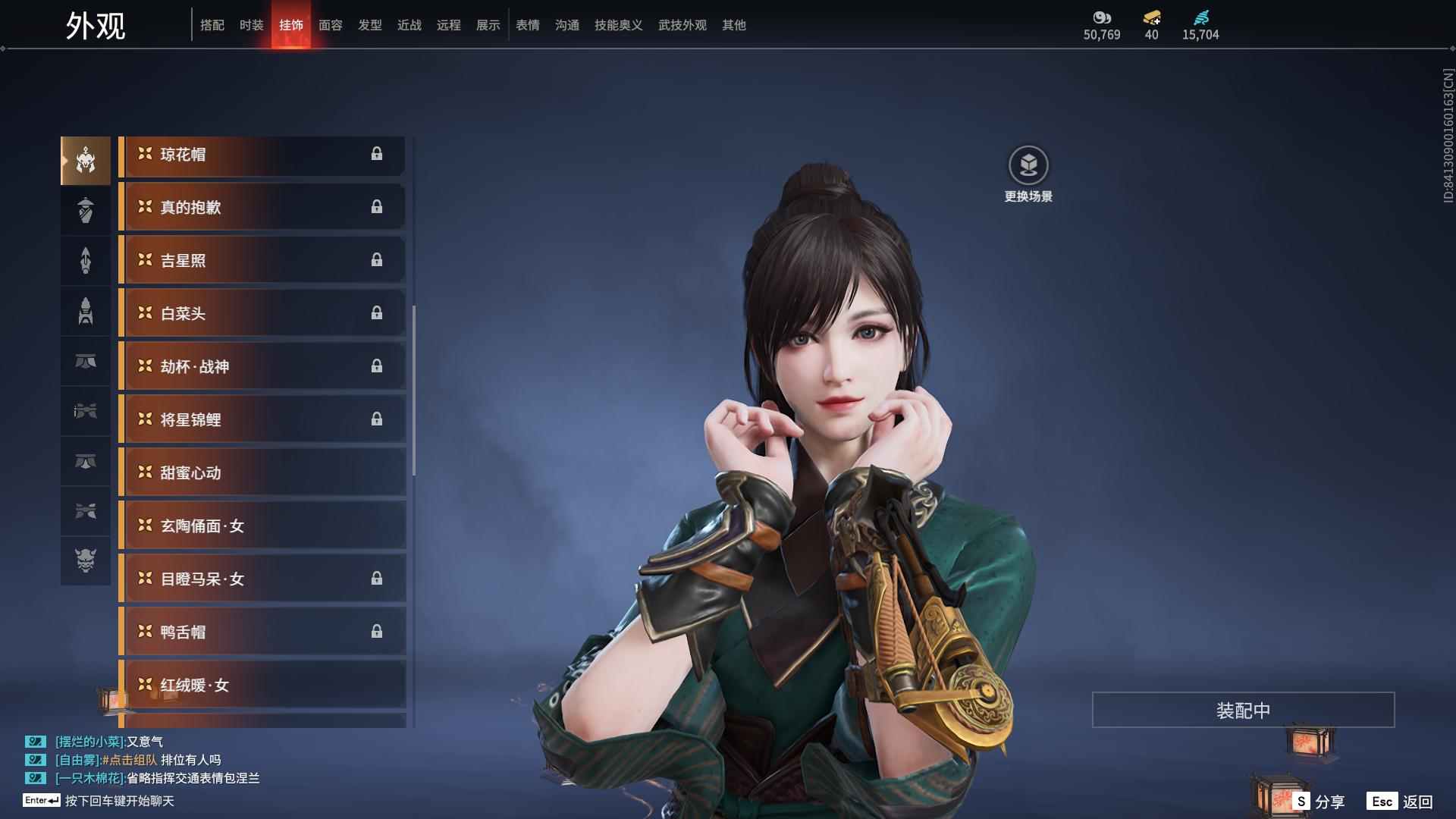
Task: Go to the 表情 emotes tab
Action: point(527,25)
